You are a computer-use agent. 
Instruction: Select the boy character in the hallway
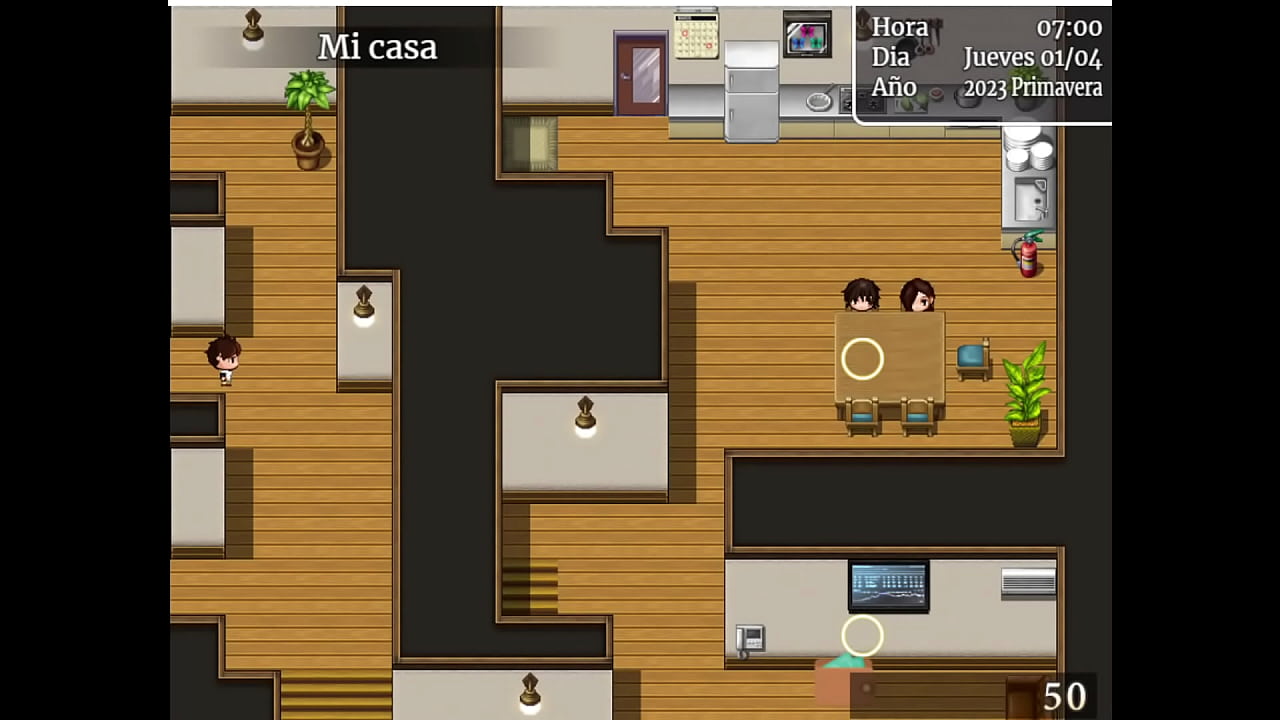pos(225,360)
